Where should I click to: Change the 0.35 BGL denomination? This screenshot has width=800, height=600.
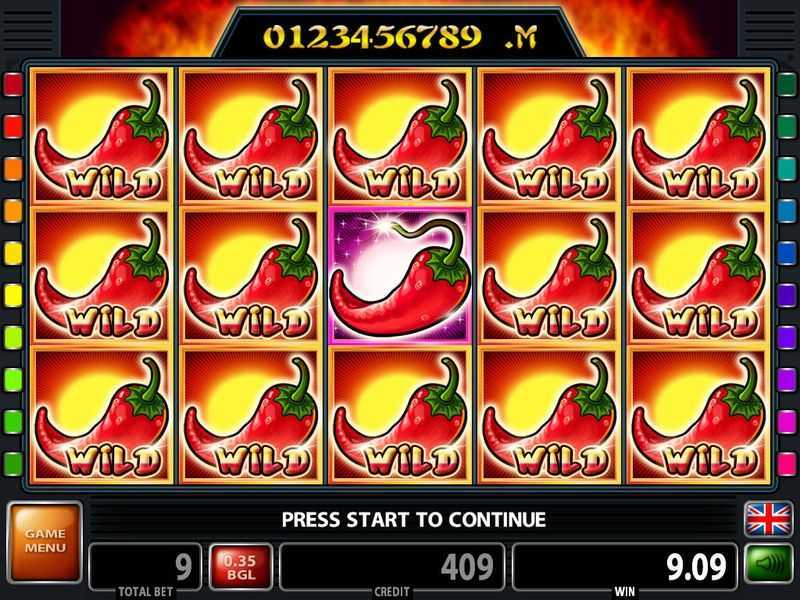[x=240, y=566]
